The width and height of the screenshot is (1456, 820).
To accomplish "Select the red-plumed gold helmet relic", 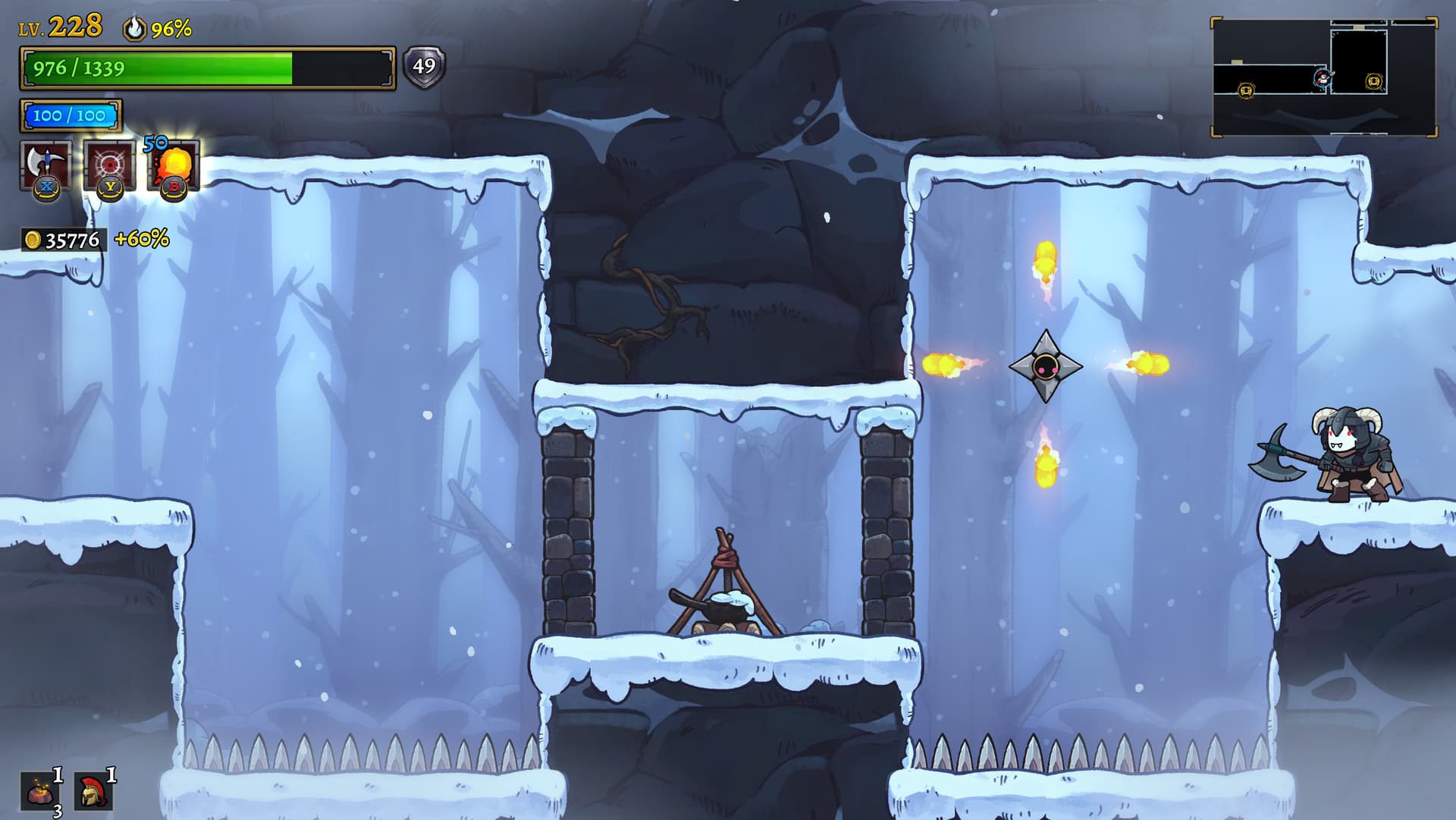I will click(x=93, y=792).
